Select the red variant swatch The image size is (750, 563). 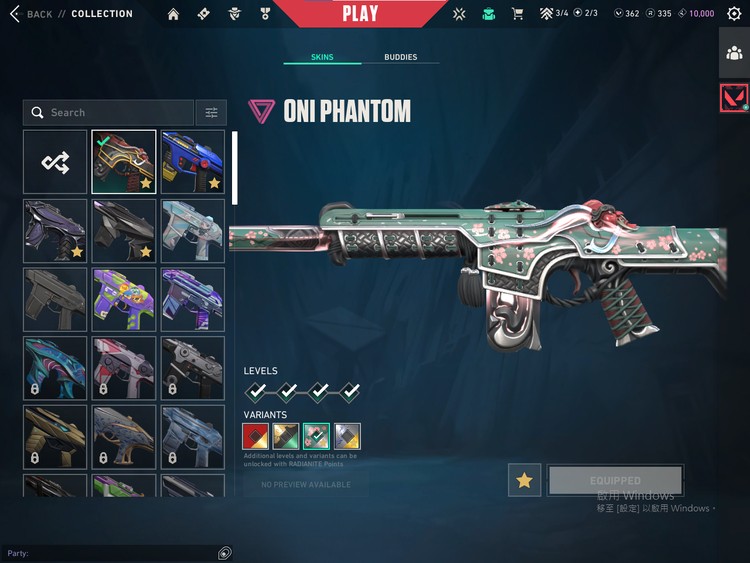[x=255, y=436]
